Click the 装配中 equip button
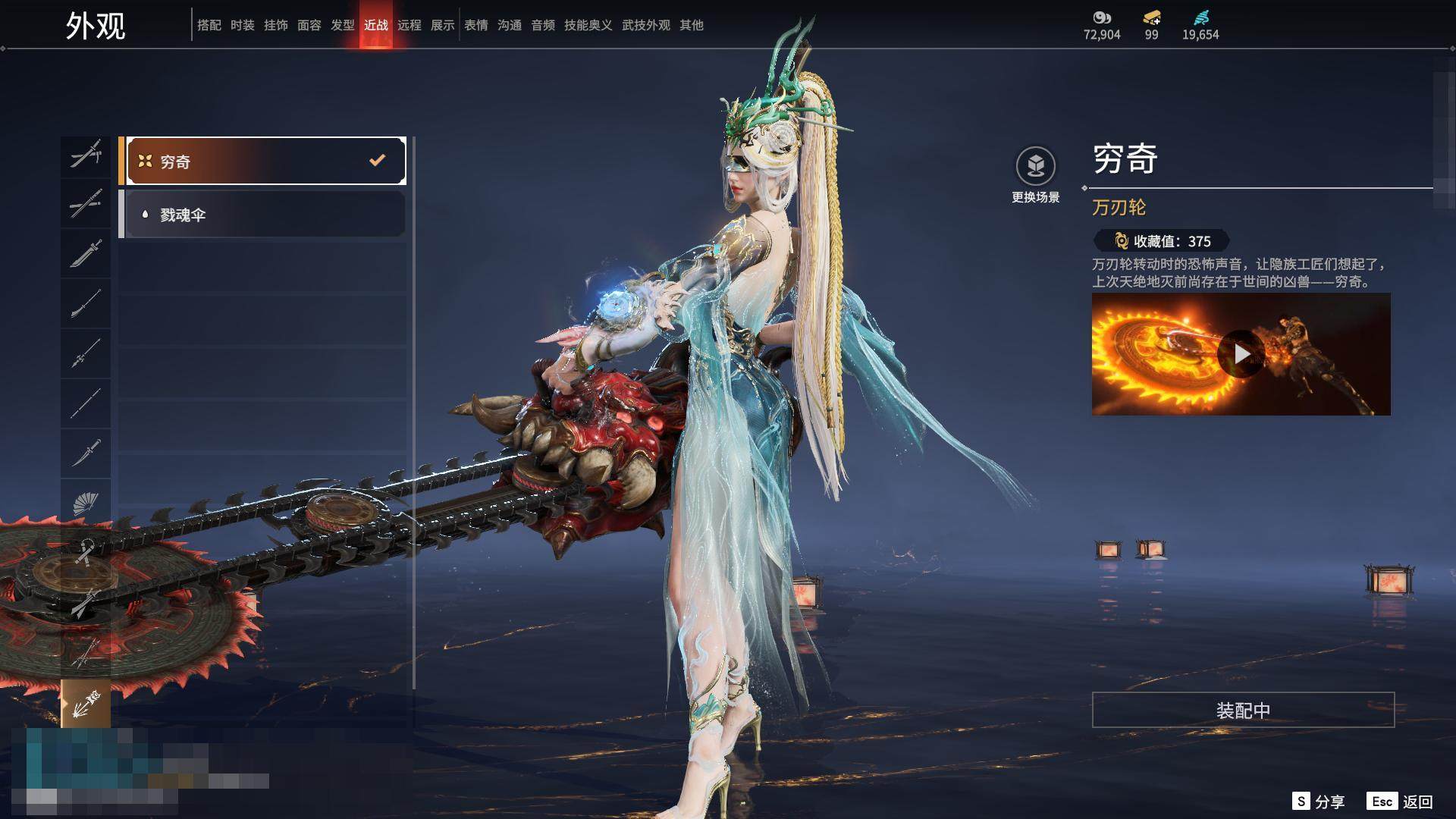Viewport: 1456px width, 819px height. pos(1243,710)
